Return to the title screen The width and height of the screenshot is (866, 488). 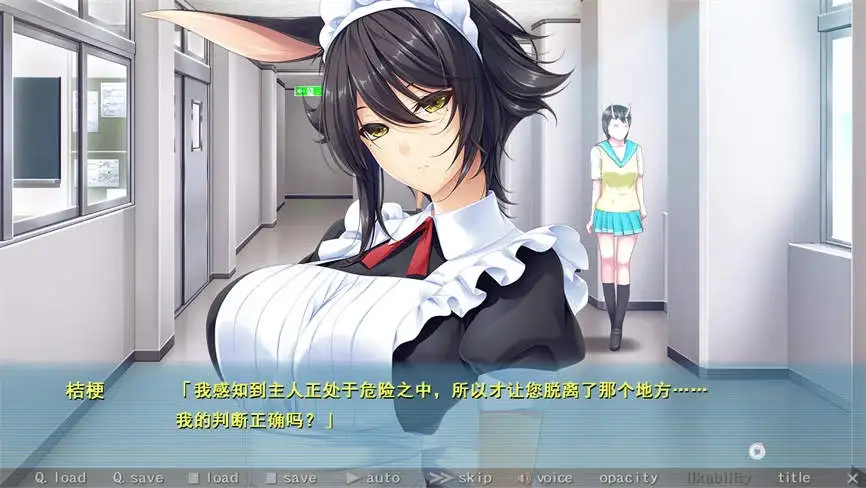tap(794, 478)
